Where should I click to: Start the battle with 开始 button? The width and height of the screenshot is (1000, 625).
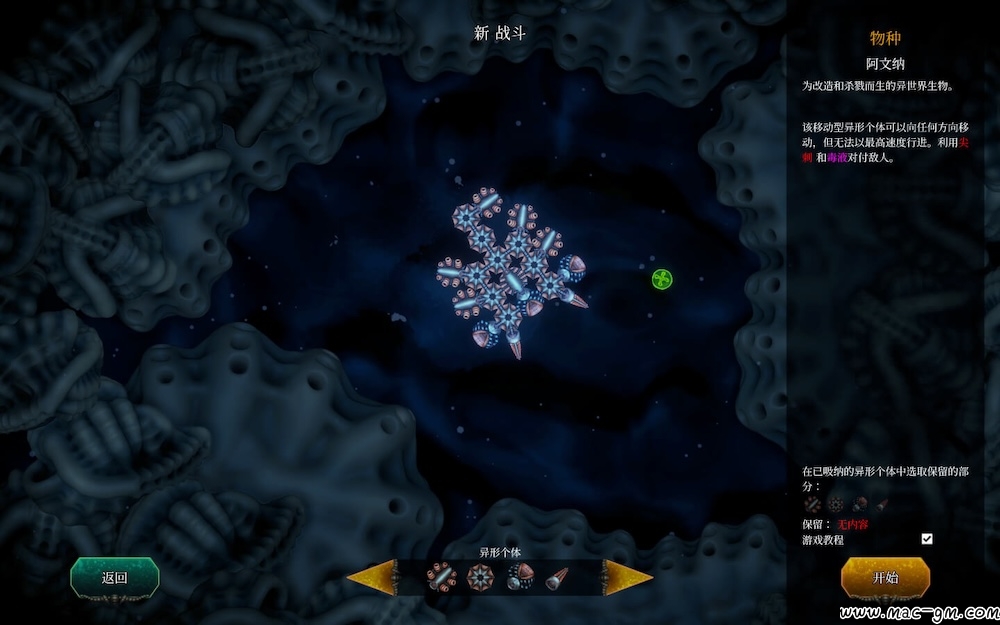tap(885, 577)
